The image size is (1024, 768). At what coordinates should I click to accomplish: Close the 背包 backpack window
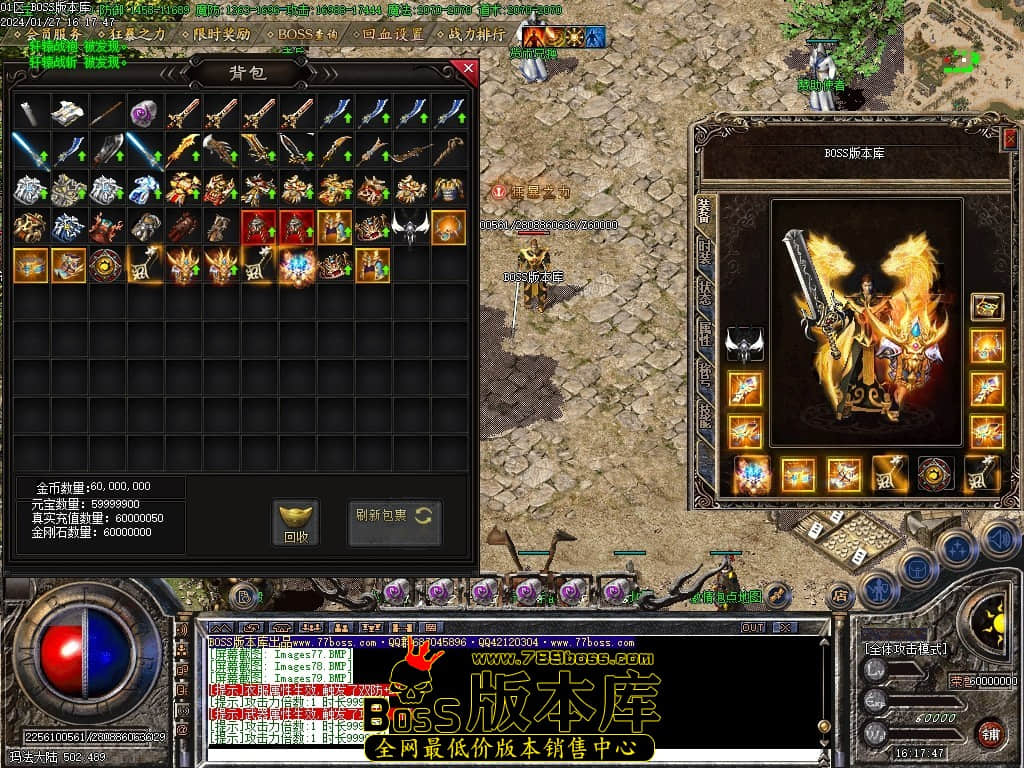click(x=466, y=69)
